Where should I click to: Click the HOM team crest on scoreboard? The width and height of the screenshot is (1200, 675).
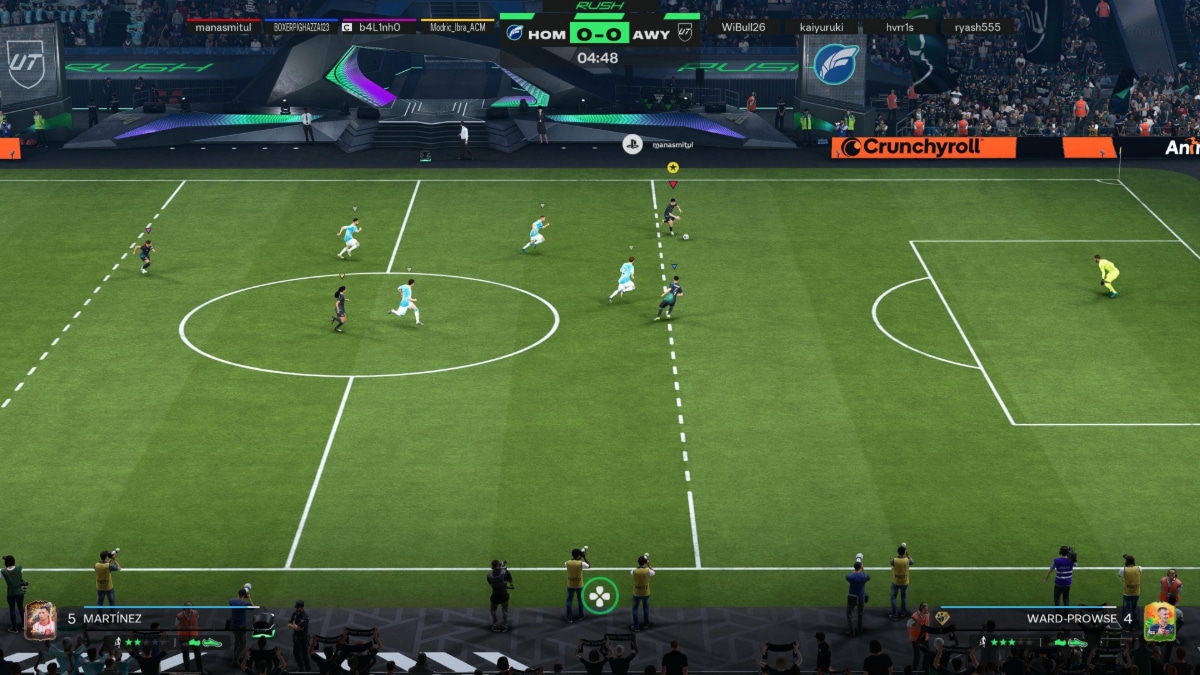tap(515, 33)
